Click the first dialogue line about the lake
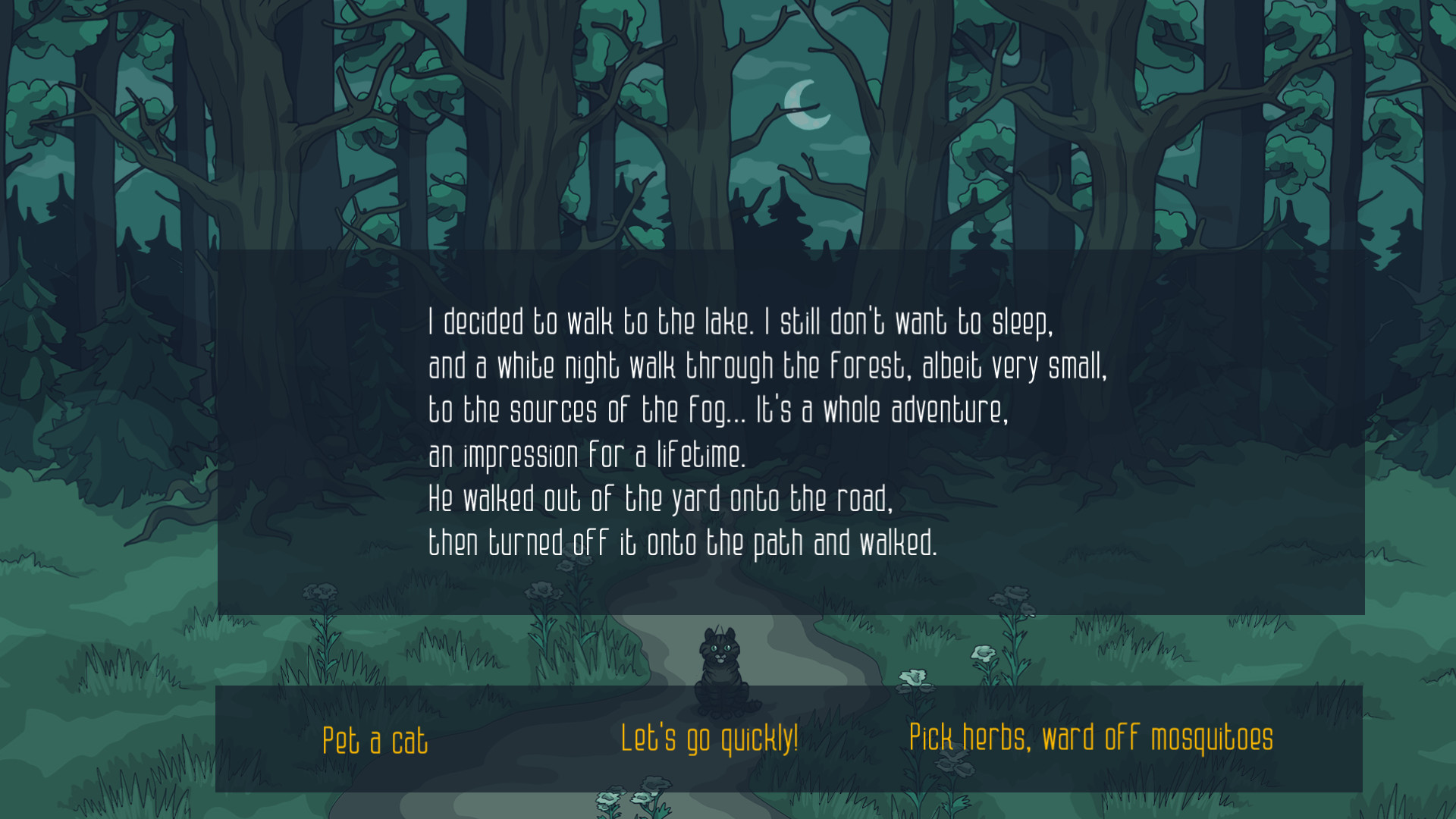The image size is (1456, 819). (741, 321)
